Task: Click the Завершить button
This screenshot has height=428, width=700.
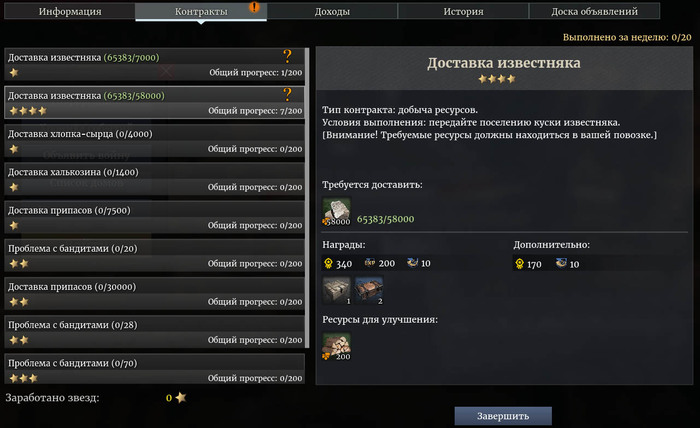Action: coord(503,415)
